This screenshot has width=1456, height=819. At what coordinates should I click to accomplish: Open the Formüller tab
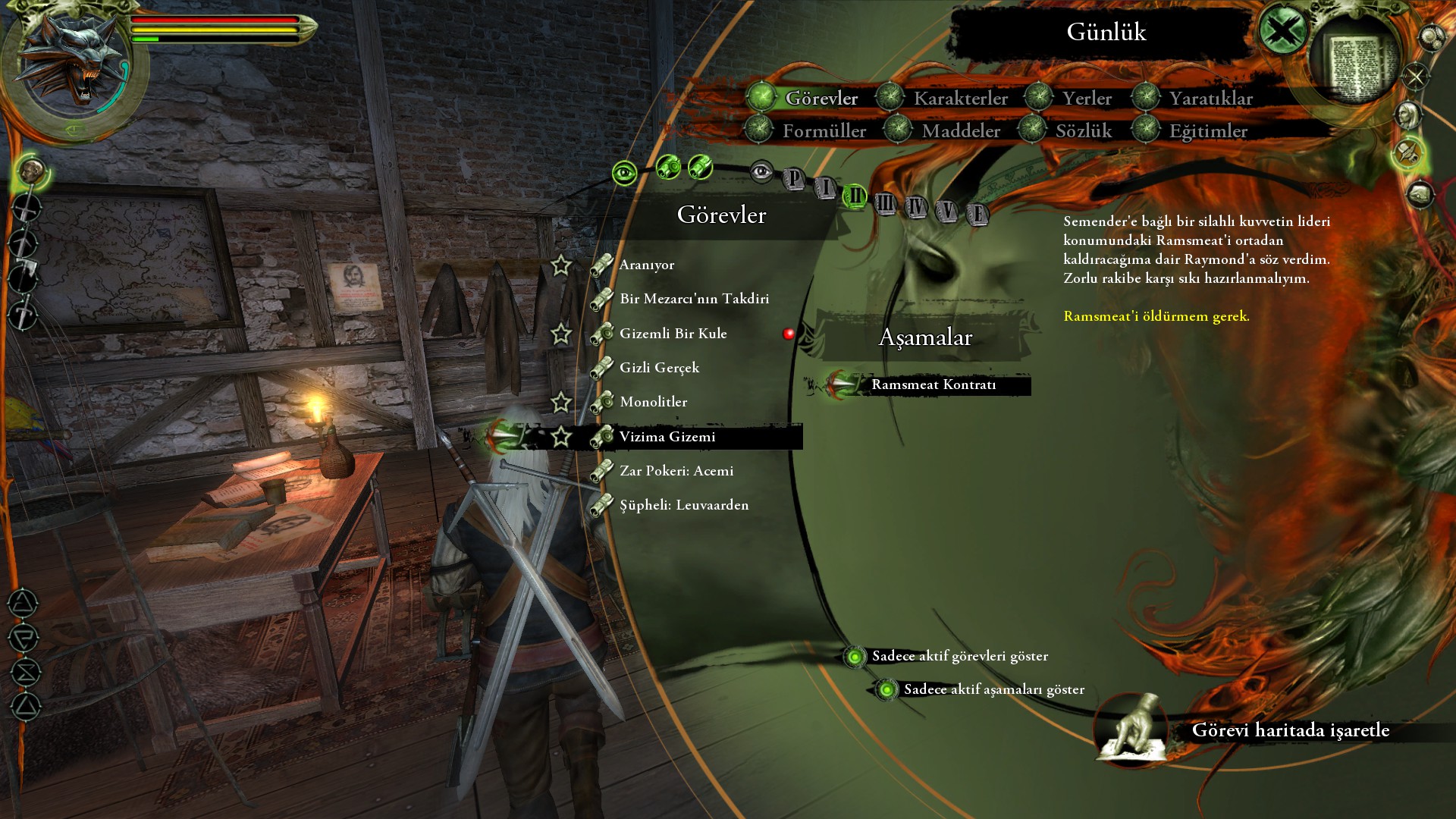coord(824,131)
